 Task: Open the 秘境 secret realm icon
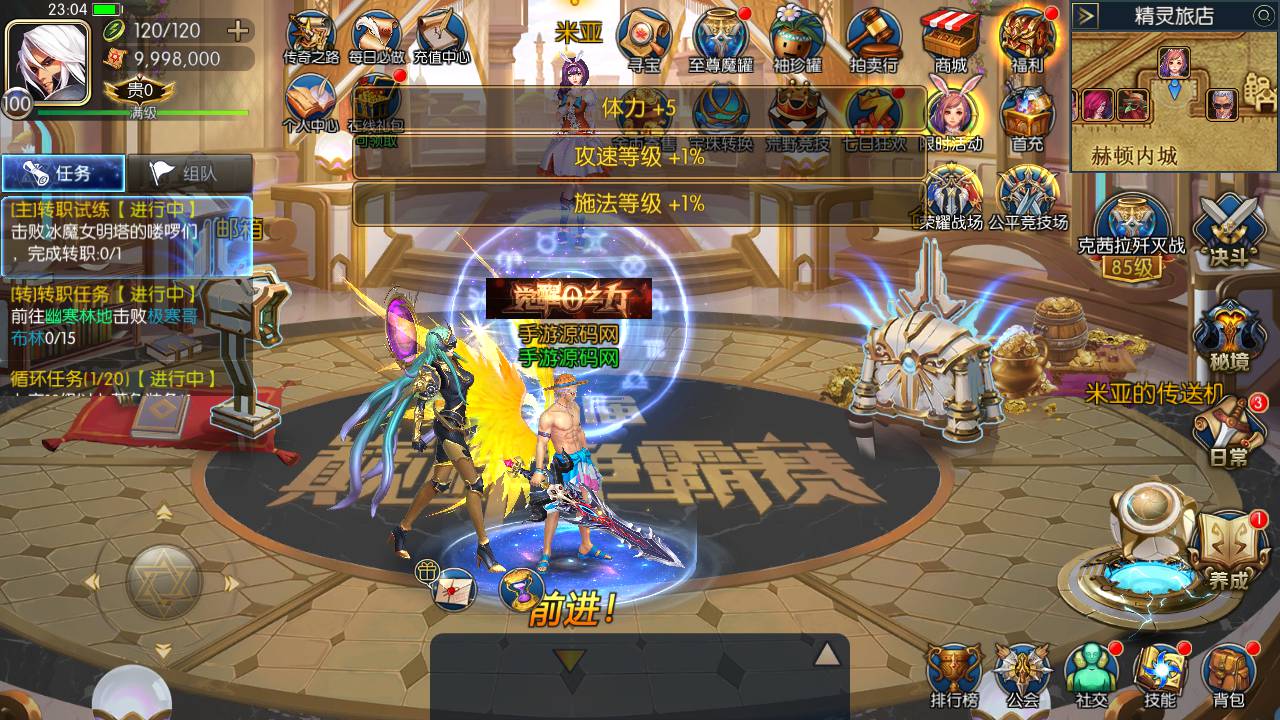click(1228, 335)
